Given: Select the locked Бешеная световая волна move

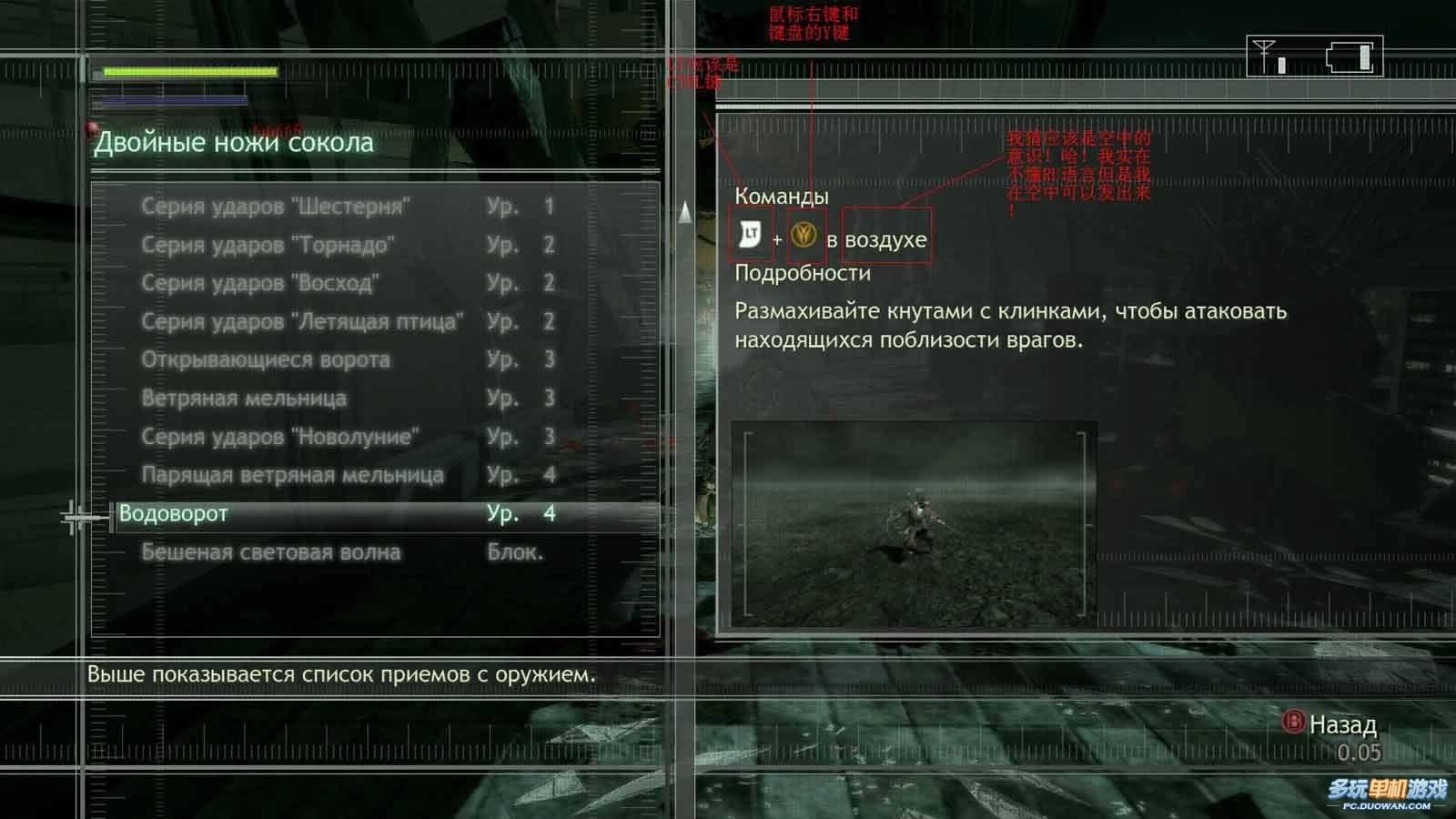Looking at the screenshot, I should point(270,552).
